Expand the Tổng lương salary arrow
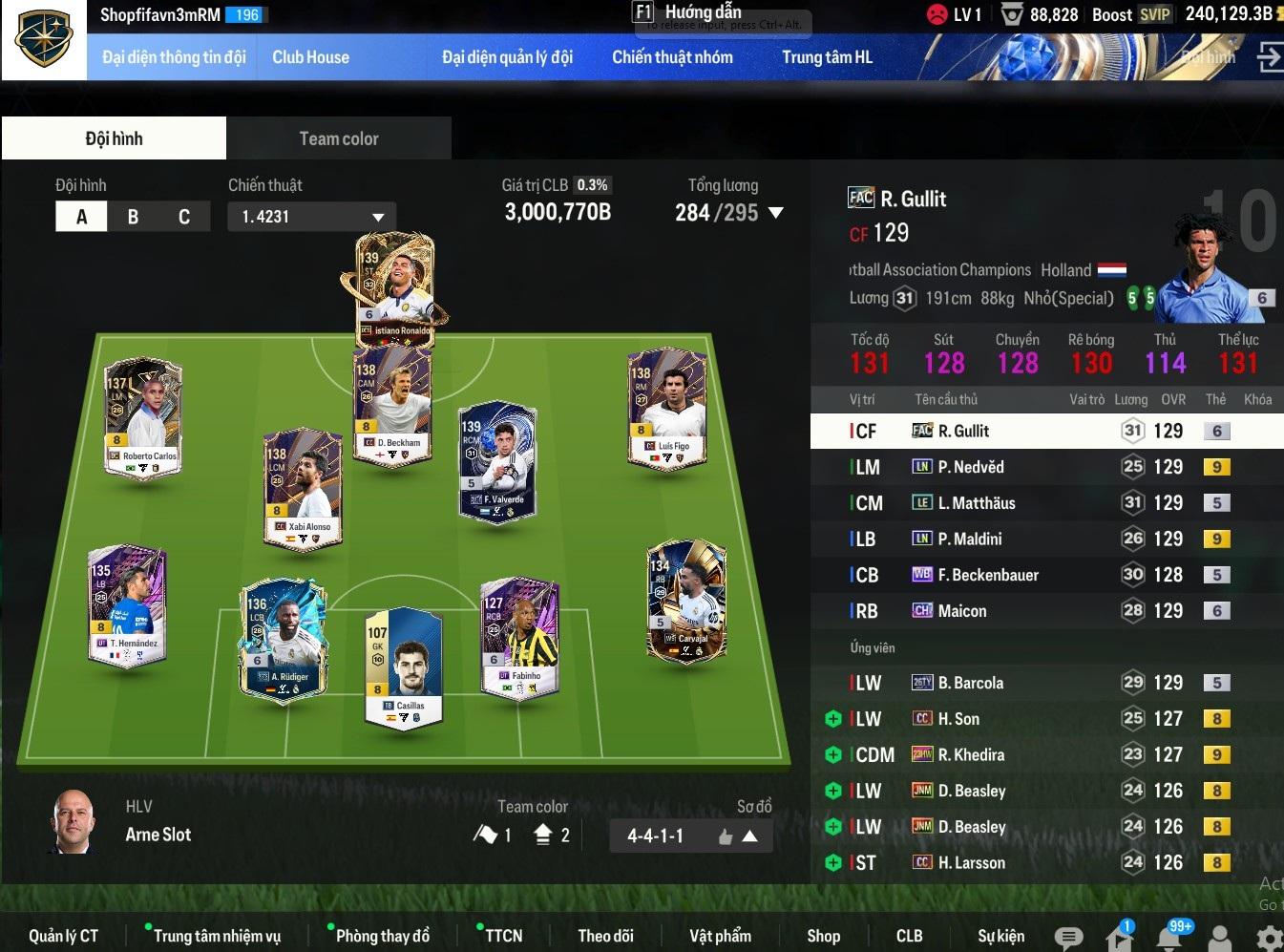Image resolution: width=1284 pixels, height=952 pixels. [x=776, y=213]
